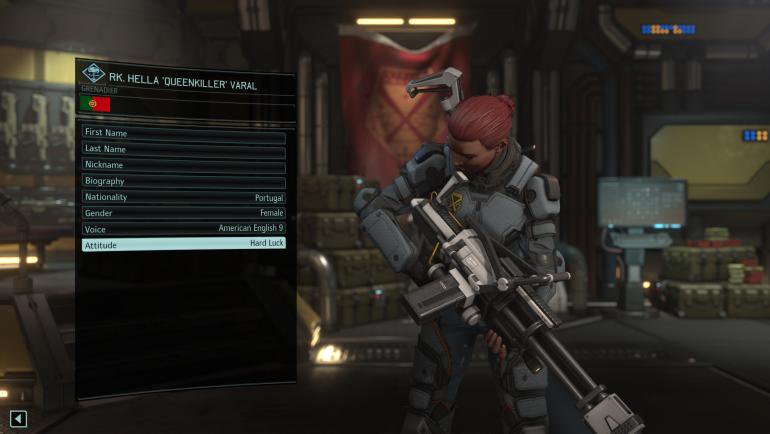Select the Attitude row
This screenshot has width=770, height=434.
click(x=183, y=244)
